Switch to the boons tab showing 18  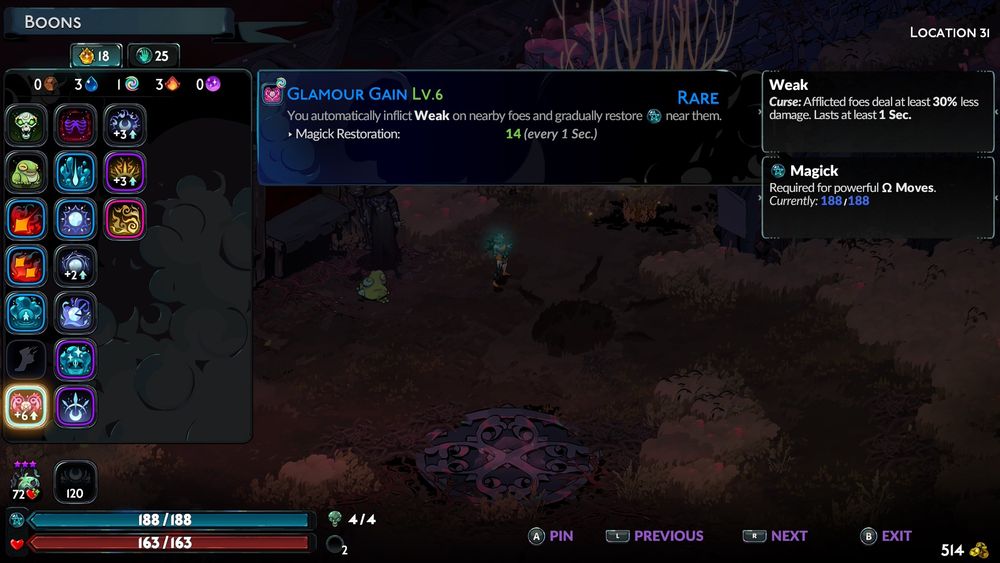tap(95, 56)
